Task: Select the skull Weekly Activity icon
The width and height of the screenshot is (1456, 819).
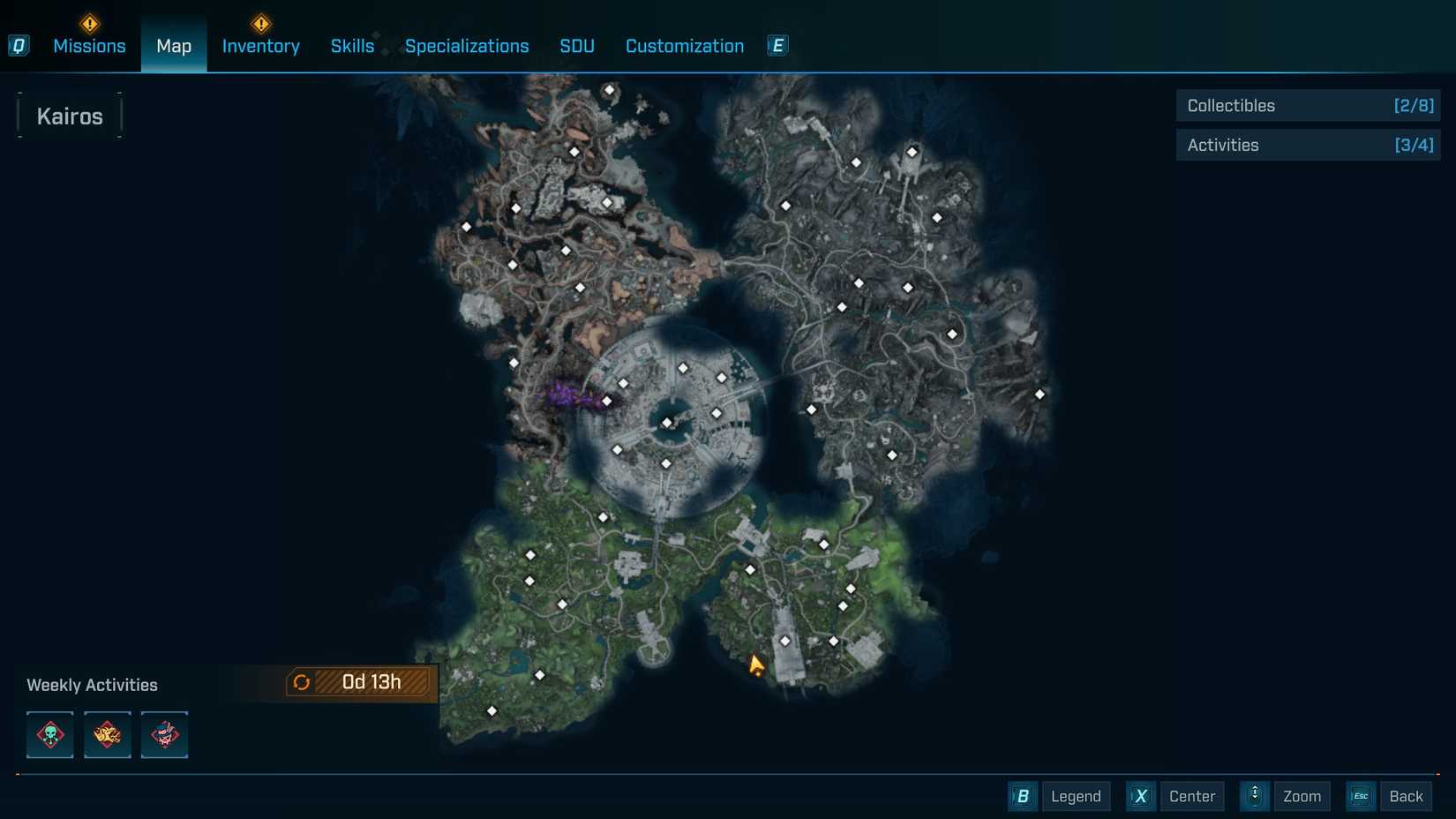Action: pyautogui.click(x=49, y=734)
